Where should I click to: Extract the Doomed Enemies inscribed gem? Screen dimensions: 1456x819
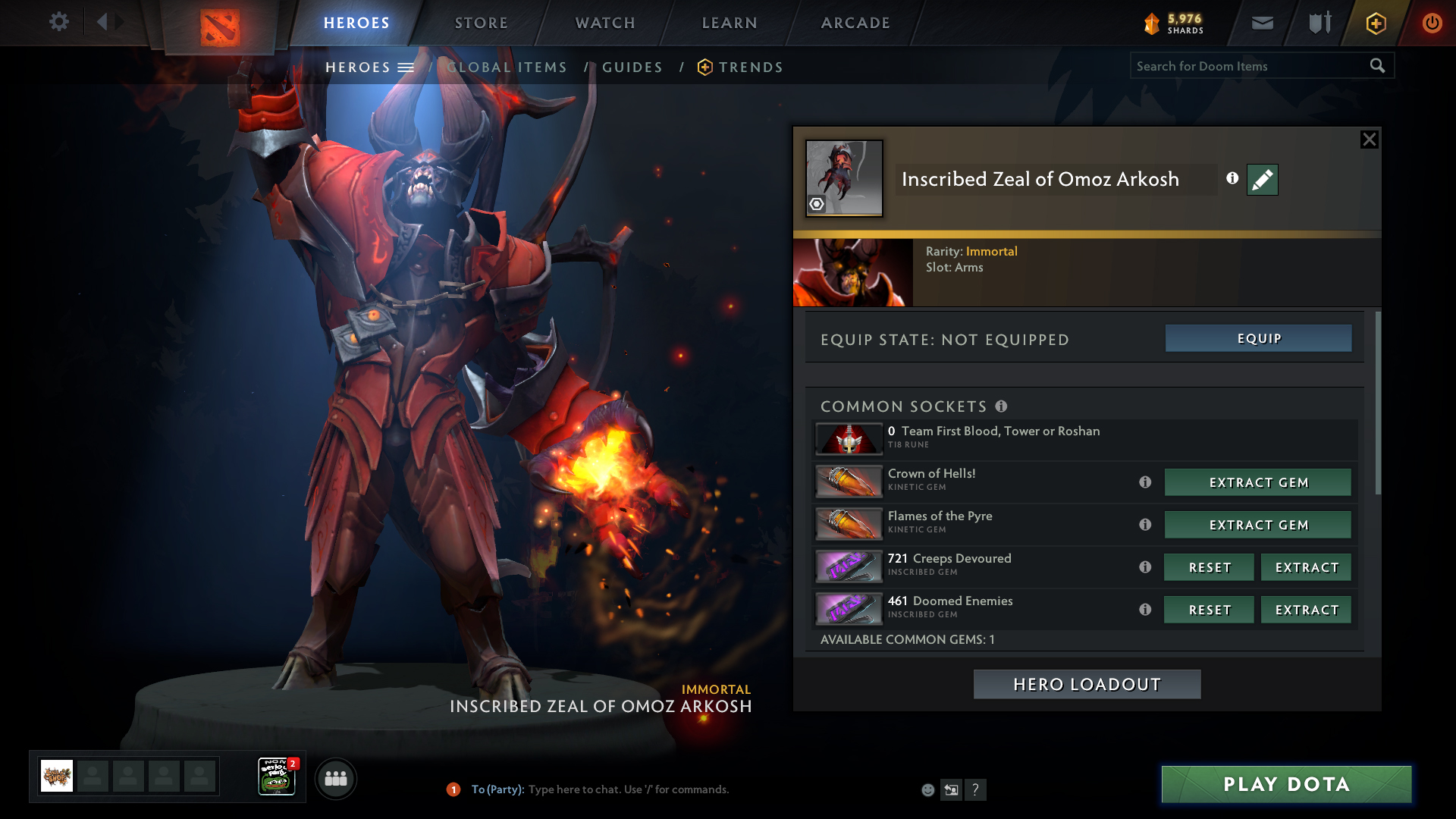1306,610
